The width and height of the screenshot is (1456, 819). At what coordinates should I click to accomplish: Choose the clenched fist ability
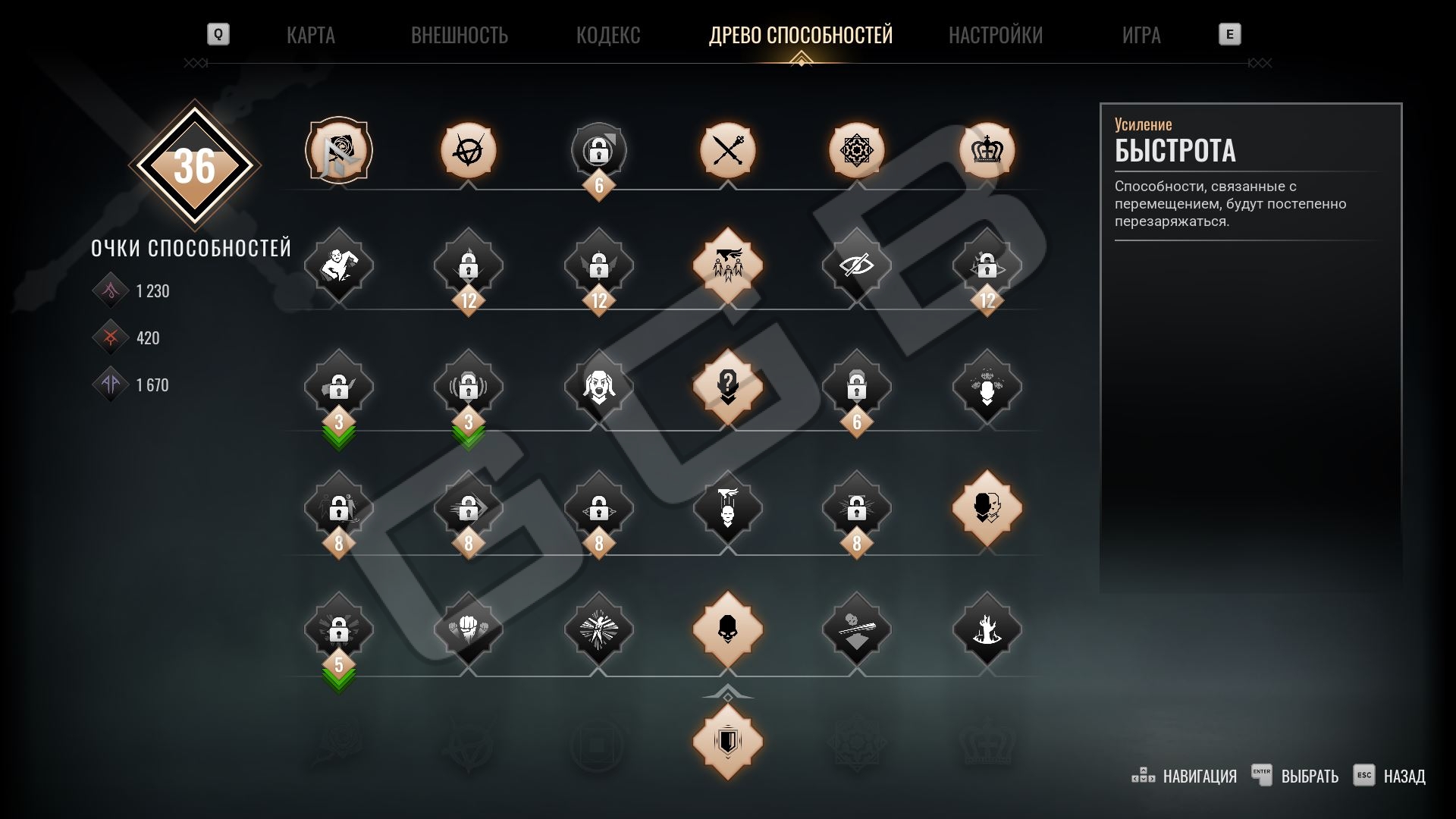coord(468,629)
